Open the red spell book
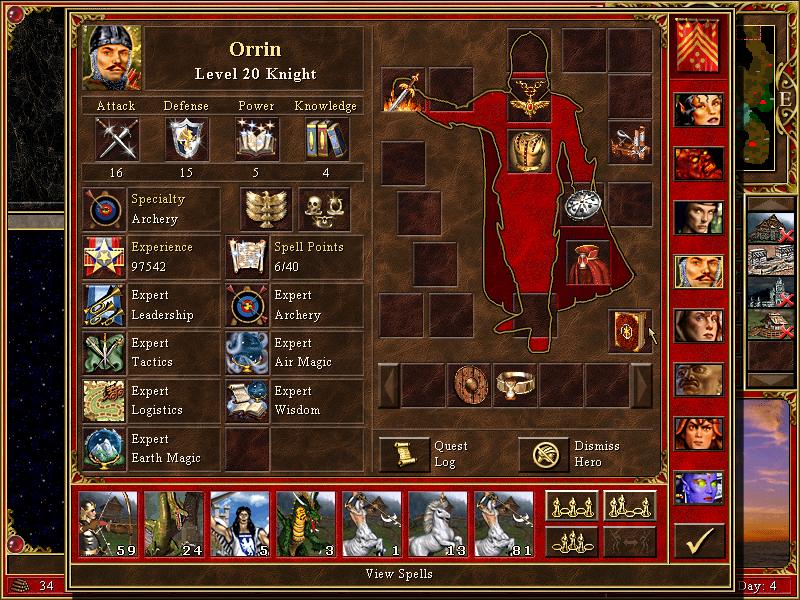Image resolution: width=800 pixels, height=600 pixels. [x=630, y=331]
